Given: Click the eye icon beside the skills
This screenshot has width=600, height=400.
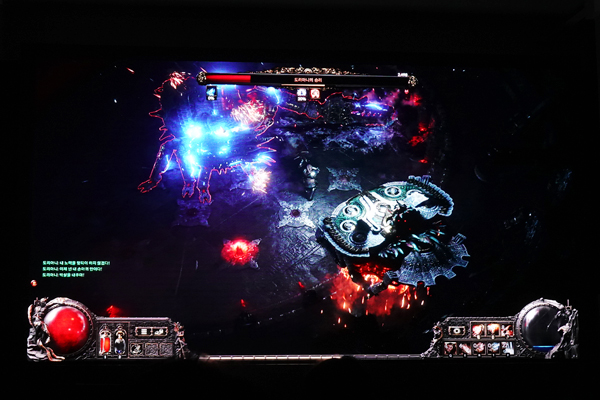Looking at the screenshot, I should coord(457,331).
